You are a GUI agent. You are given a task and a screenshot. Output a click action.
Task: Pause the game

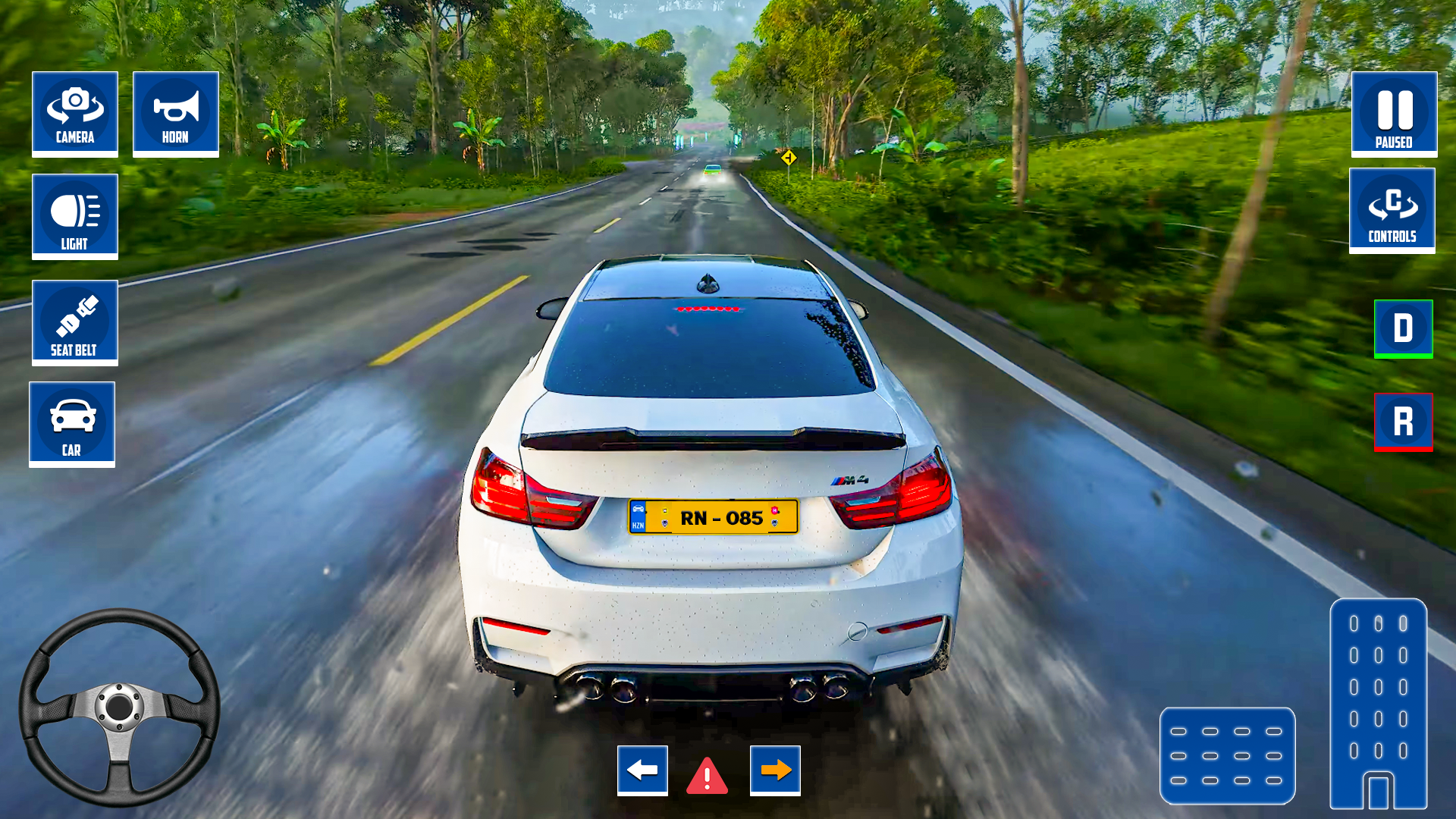[1393, 113]
